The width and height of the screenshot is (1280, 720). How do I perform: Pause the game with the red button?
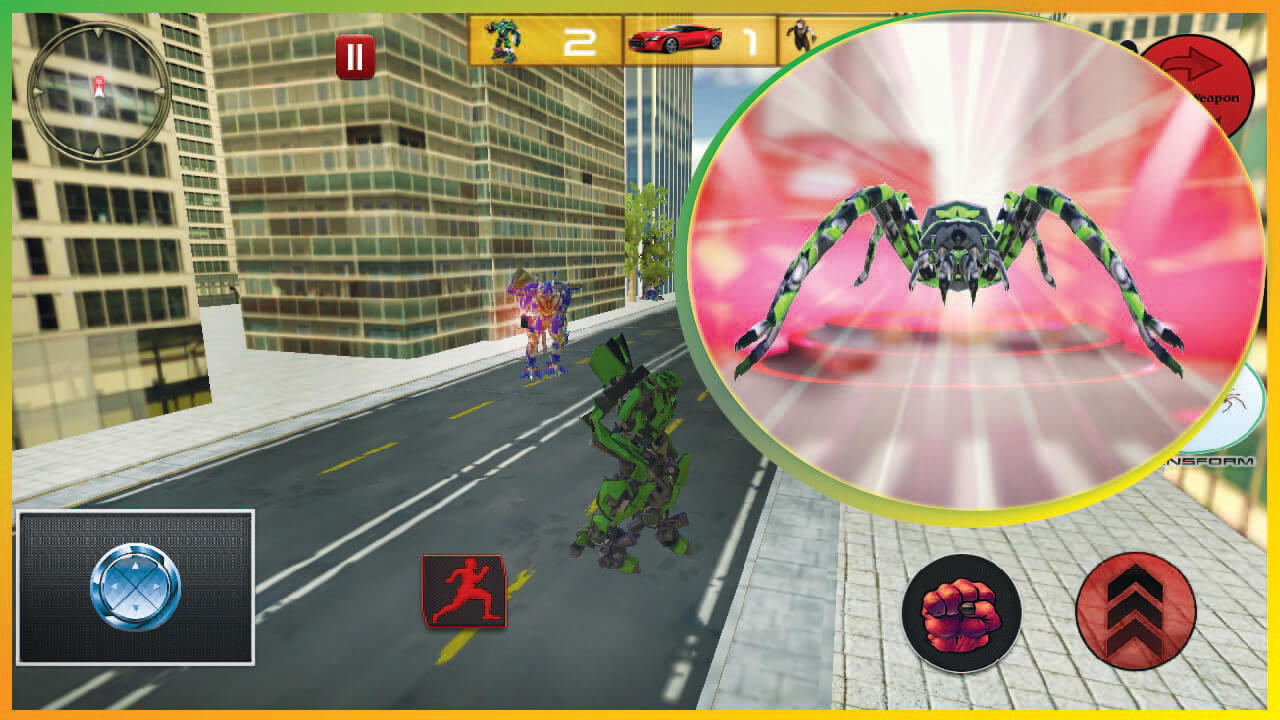pos(354,57)
